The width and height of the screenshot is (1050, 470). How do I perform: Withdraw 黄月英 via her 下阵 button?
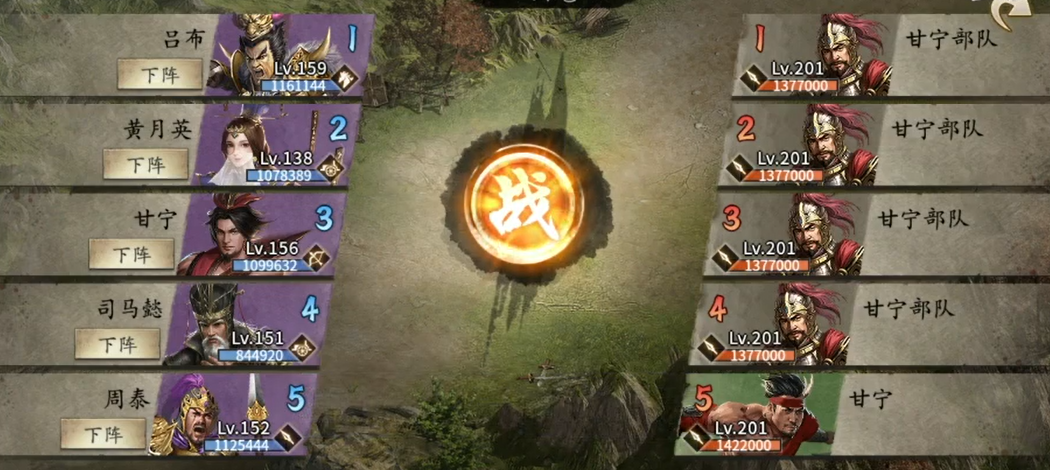(x=145, y=164)
